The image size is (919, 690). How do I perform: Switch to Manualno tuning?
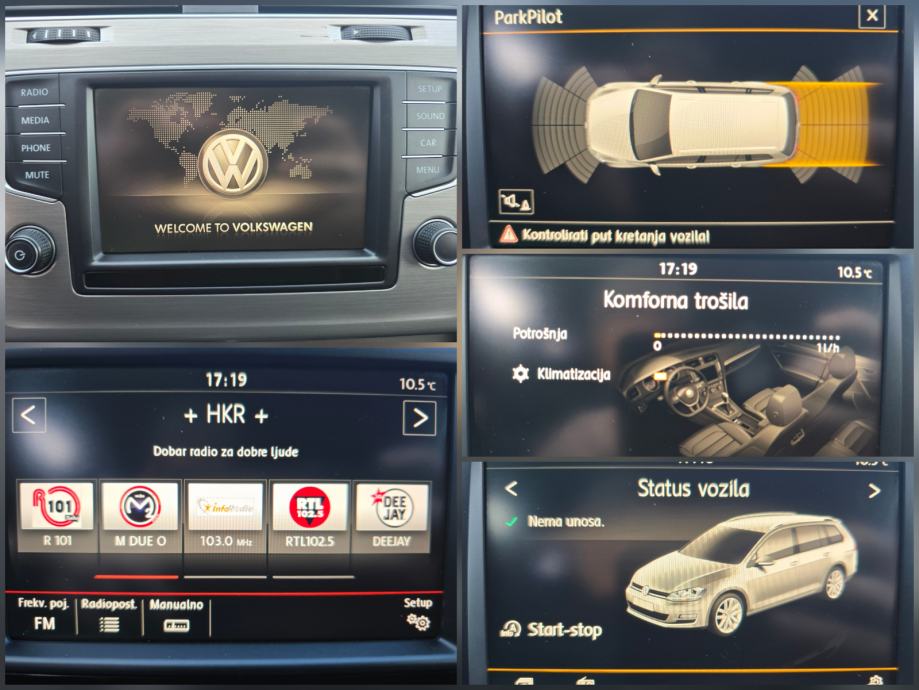click(x=176, y=616)
